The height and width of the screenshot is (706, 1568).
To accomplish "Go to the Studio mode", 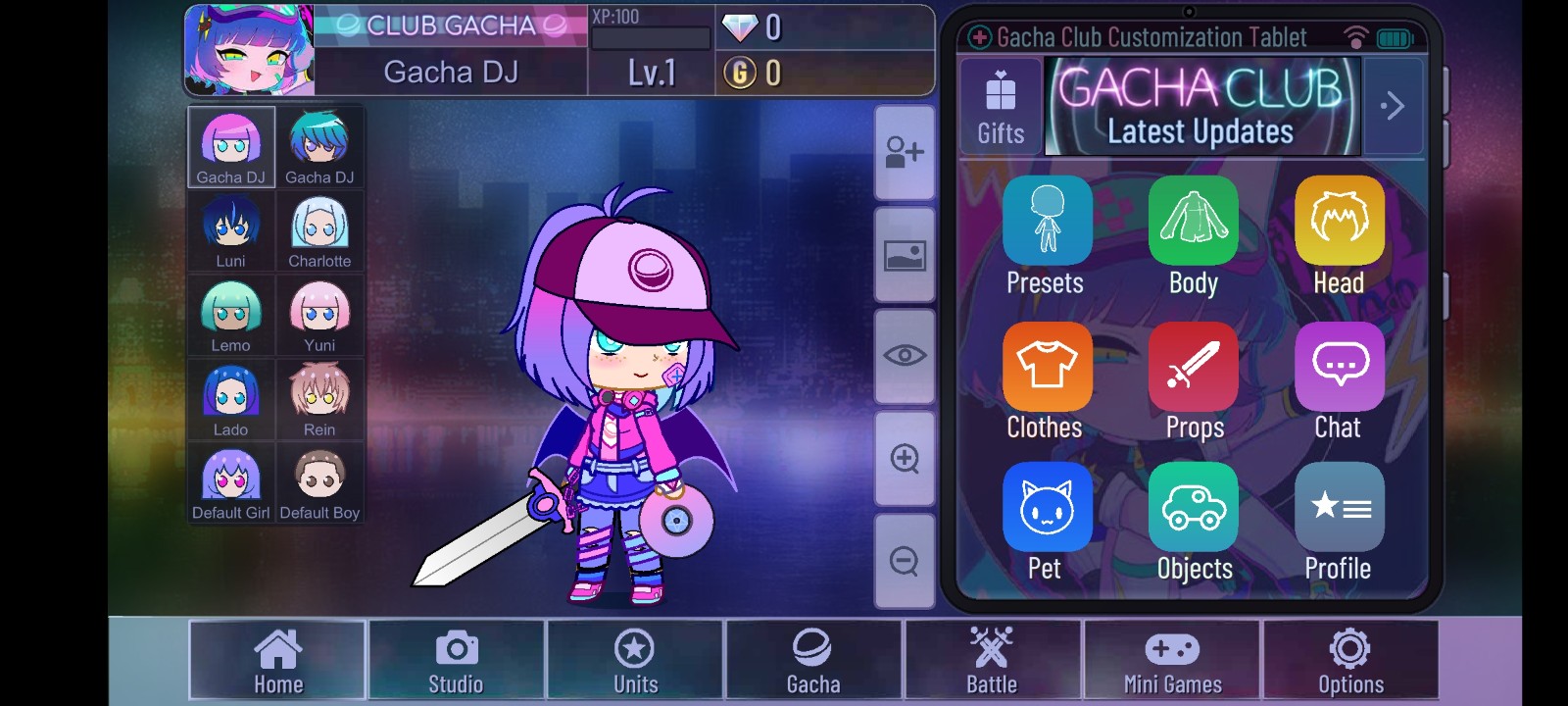I will pos(456,660).
